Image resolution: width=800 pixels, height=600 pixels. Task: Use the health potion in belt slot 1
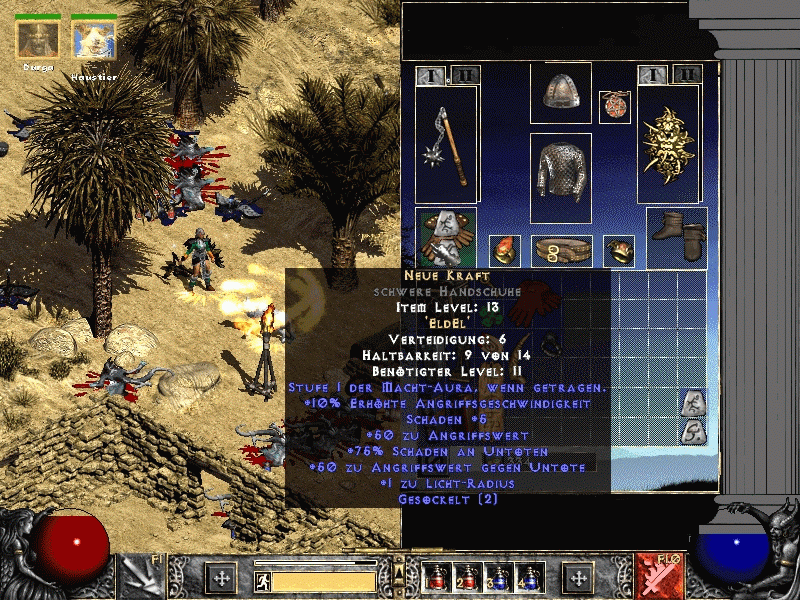point(434,578)
